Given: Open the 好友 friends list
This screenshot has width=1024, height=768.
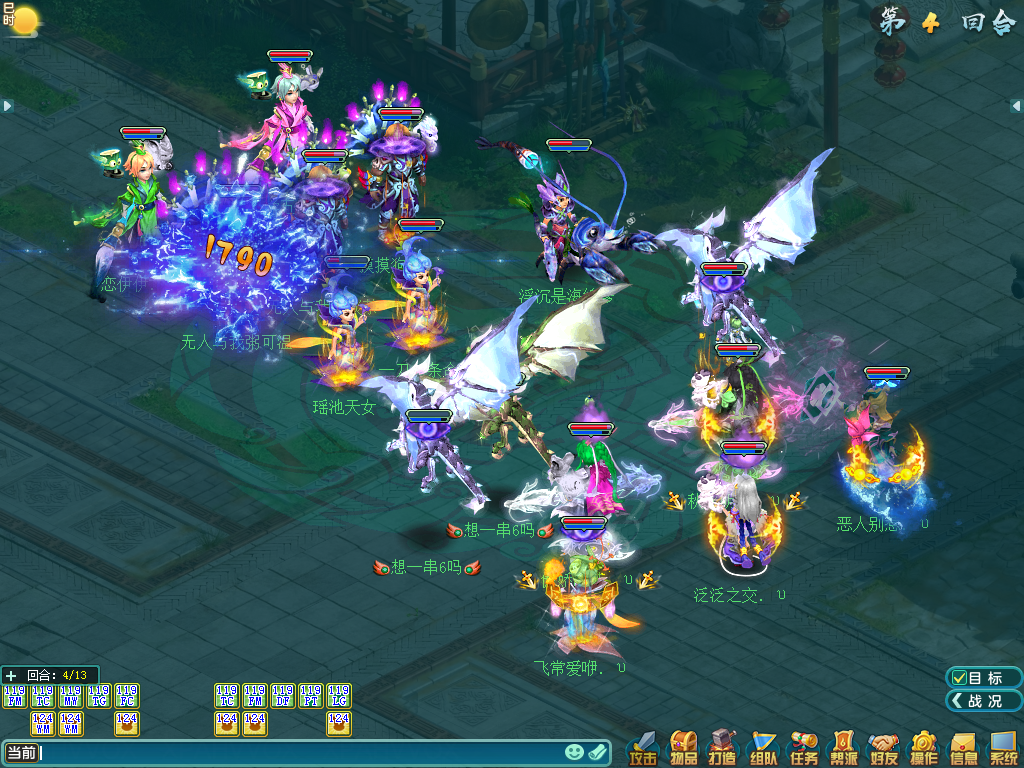Looking at the screenshot, I should pyautogui.click(x=883, y=747).
